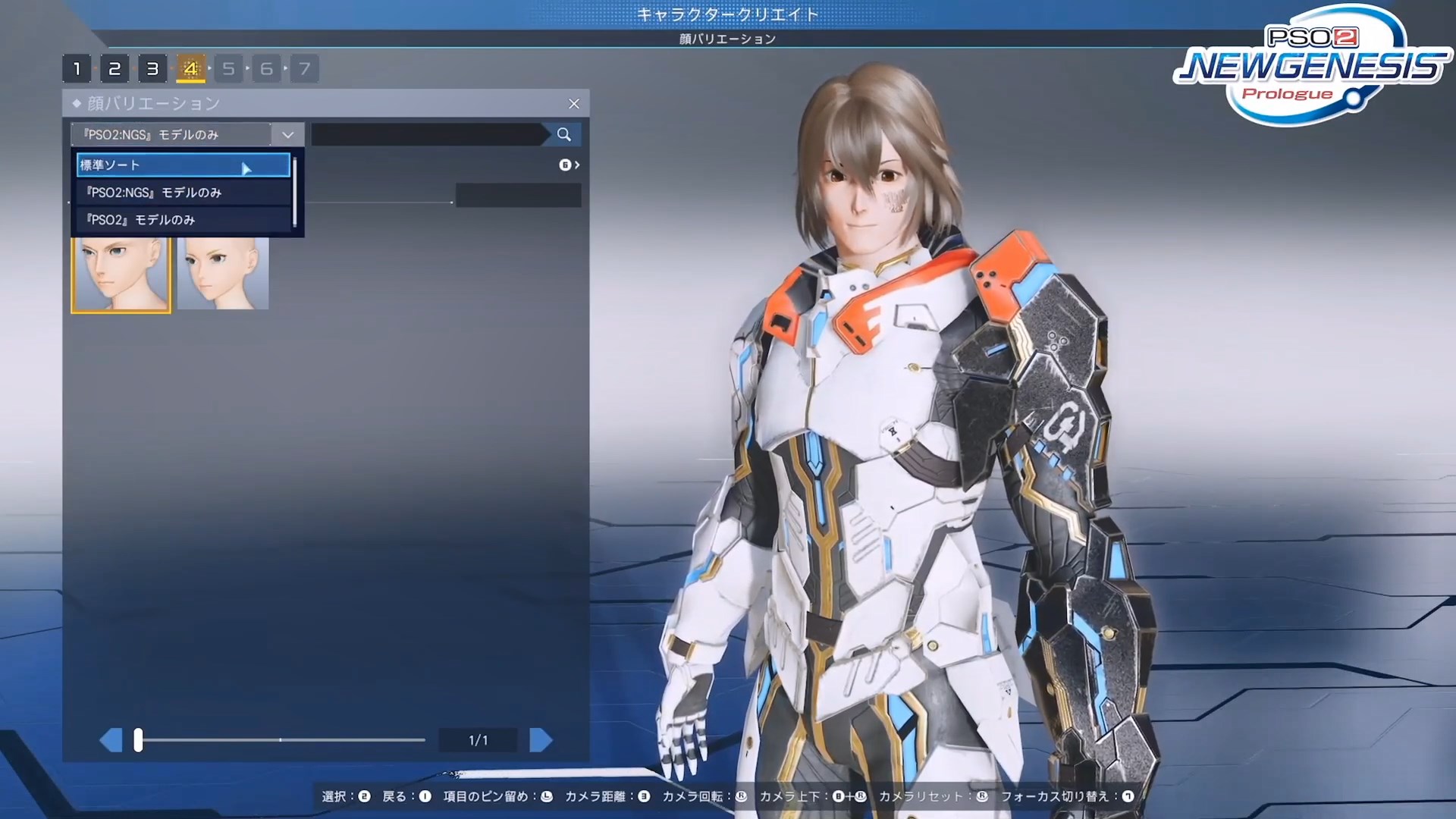
Task: Select step 2 in the creation sequence
Action: (115, 67)
